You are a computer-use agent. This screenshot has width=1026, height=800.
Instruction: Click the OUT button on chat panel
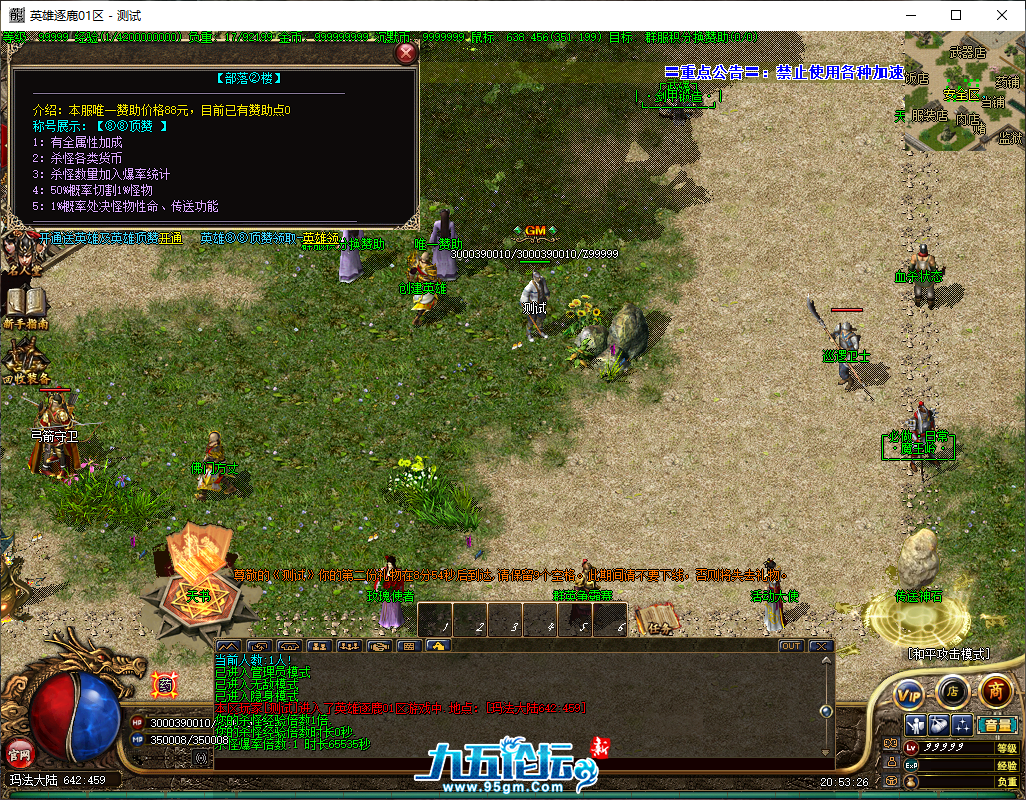point(791,646)
